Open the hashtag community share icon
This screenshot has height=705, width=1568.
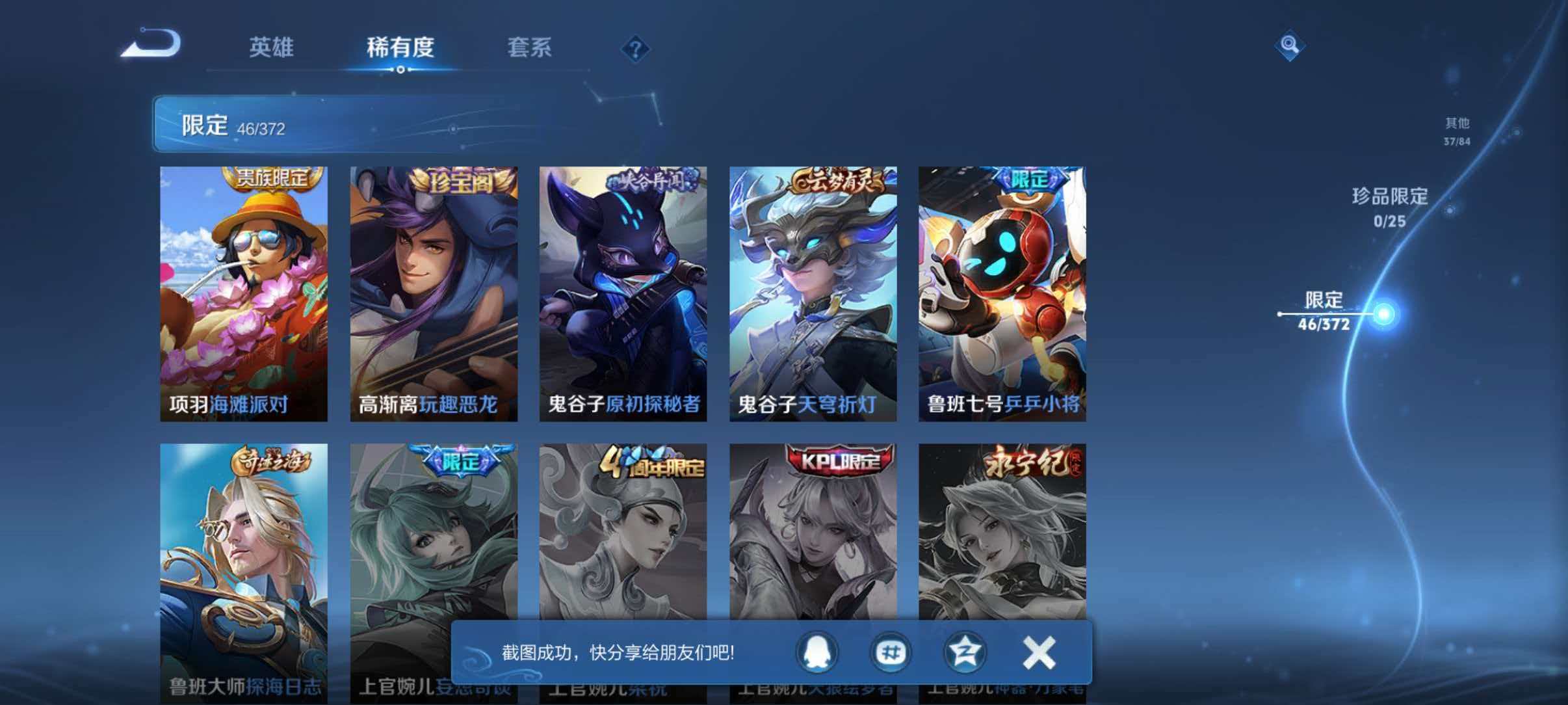pyautogui.click(x=893, y=654)
